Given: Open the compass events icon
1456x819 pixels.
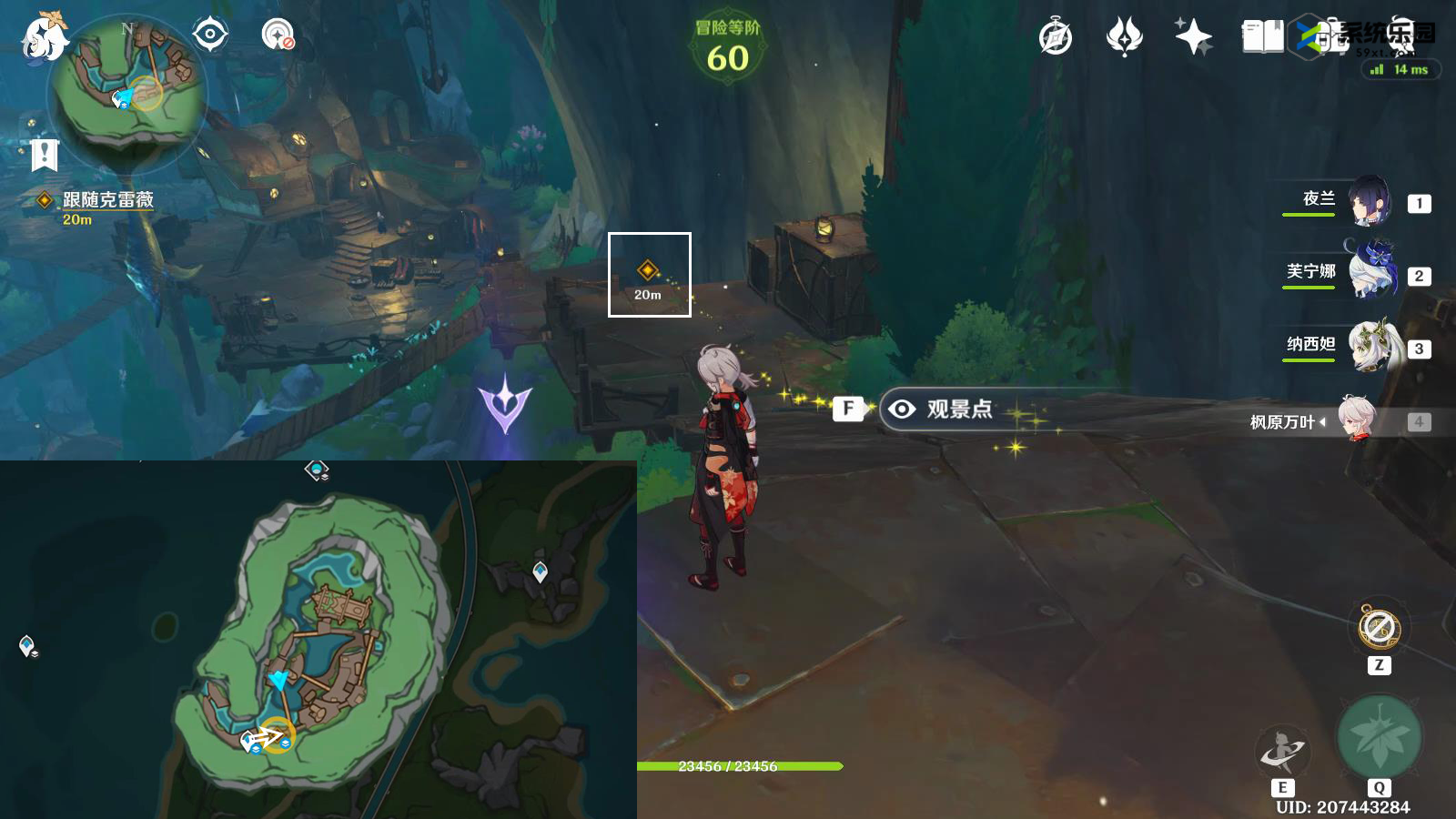Looking at the screenshot, I should tap(1056, 37).
